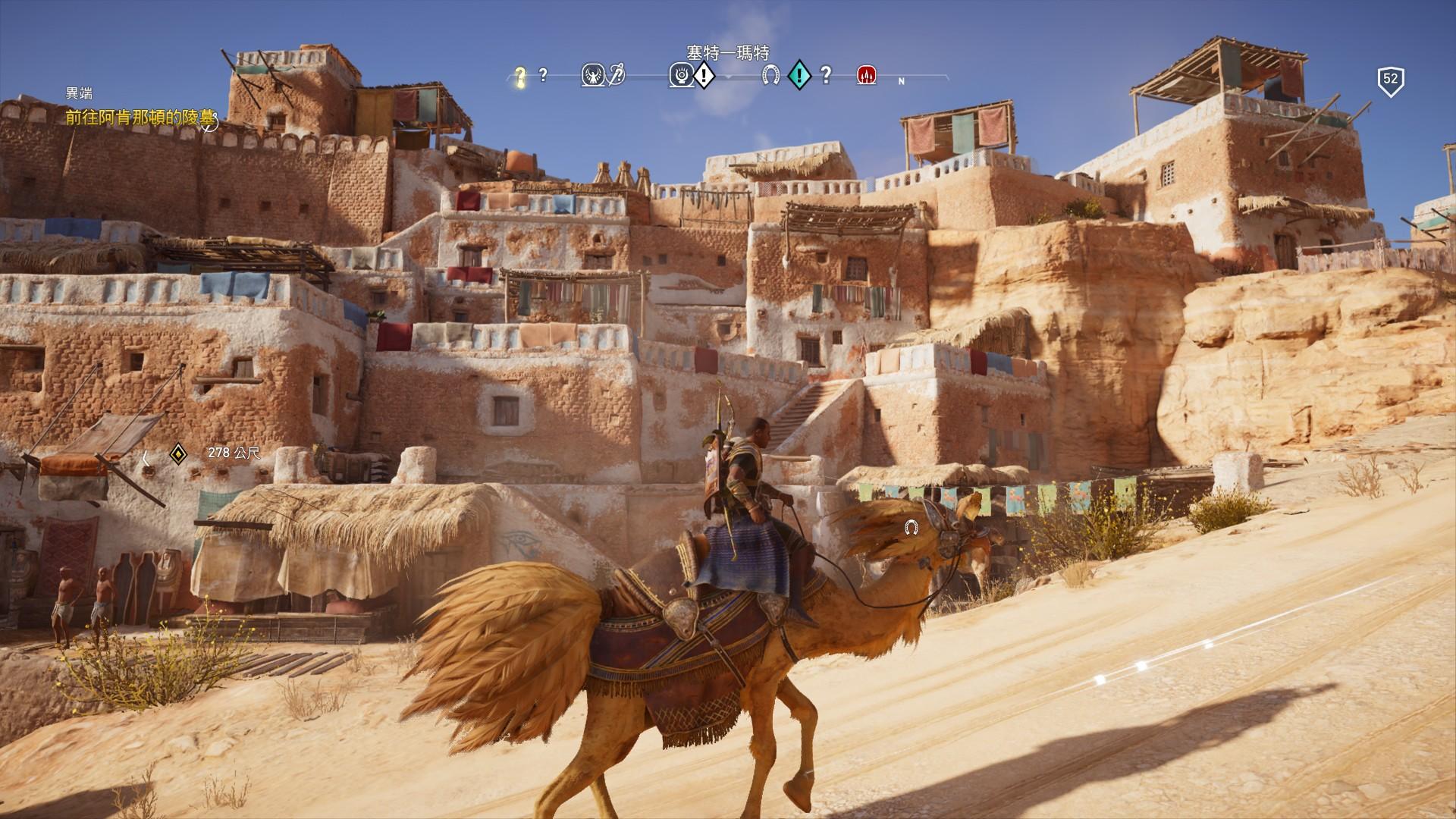The image size is (1456, 819).
Task: Select the horseshoe mount marker on compass
Action: [x=771, y=75]
